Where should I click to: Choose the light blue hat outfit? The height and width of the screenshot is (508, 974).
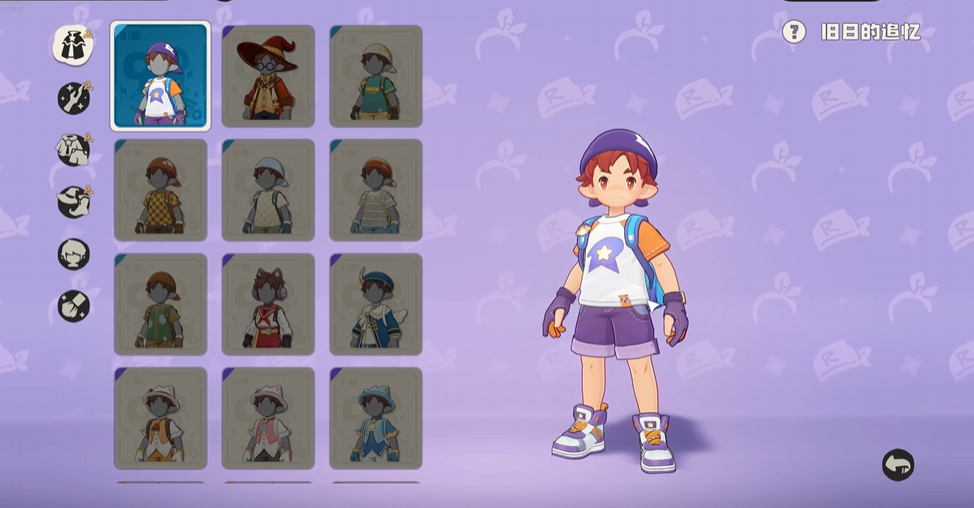tap(375, 417)
